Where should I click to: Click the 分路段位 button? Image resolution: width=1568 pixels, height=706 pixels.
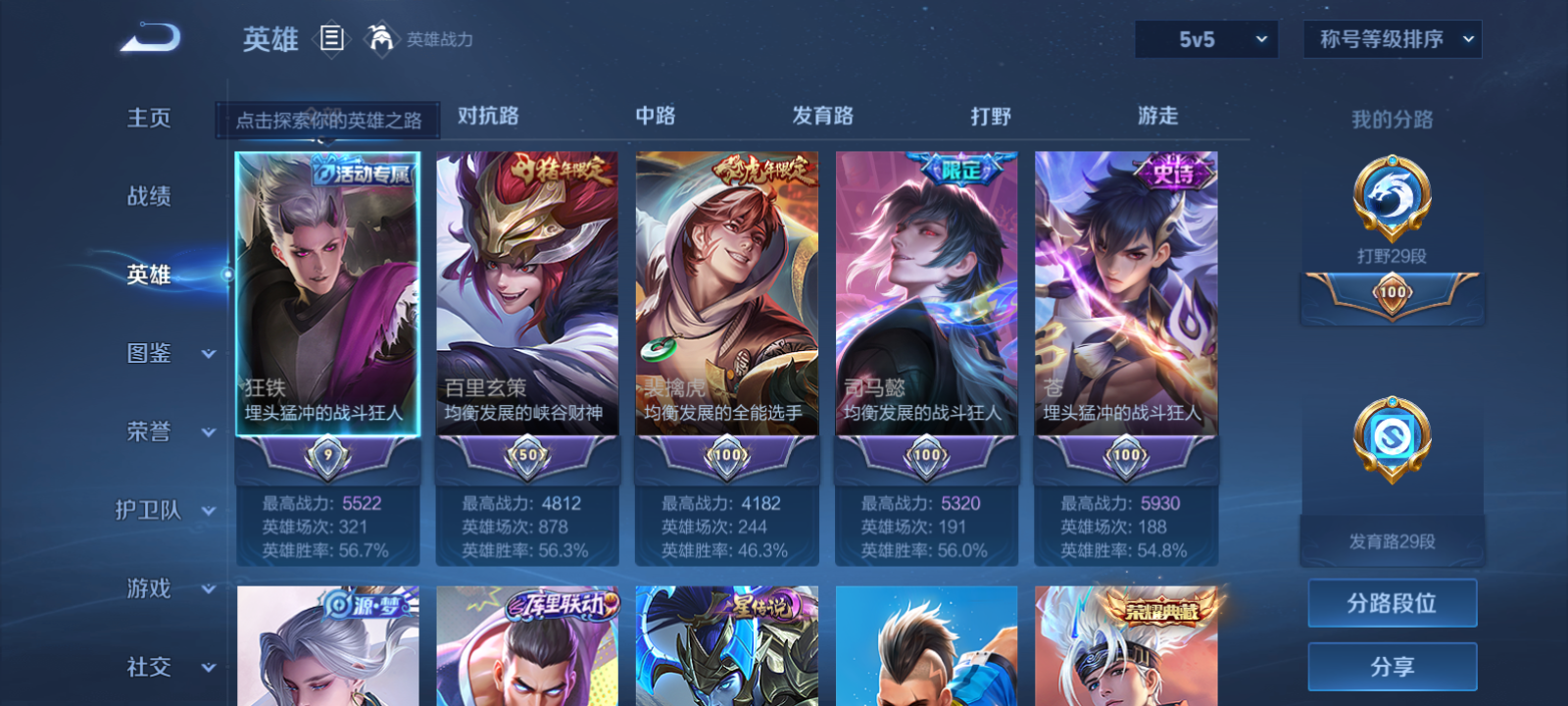coord(1392,603)
